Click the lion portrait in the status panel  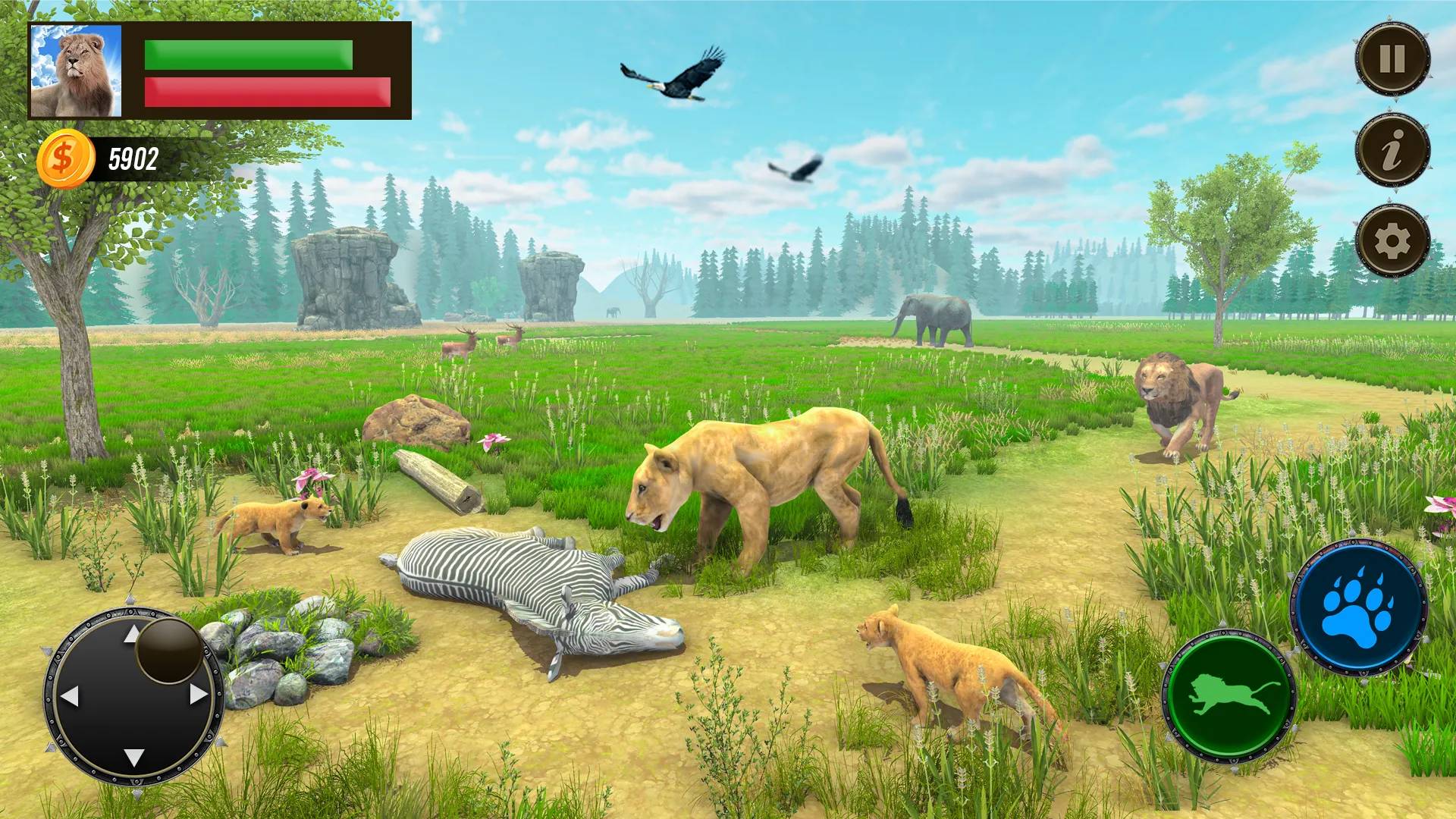coord(76,71)
